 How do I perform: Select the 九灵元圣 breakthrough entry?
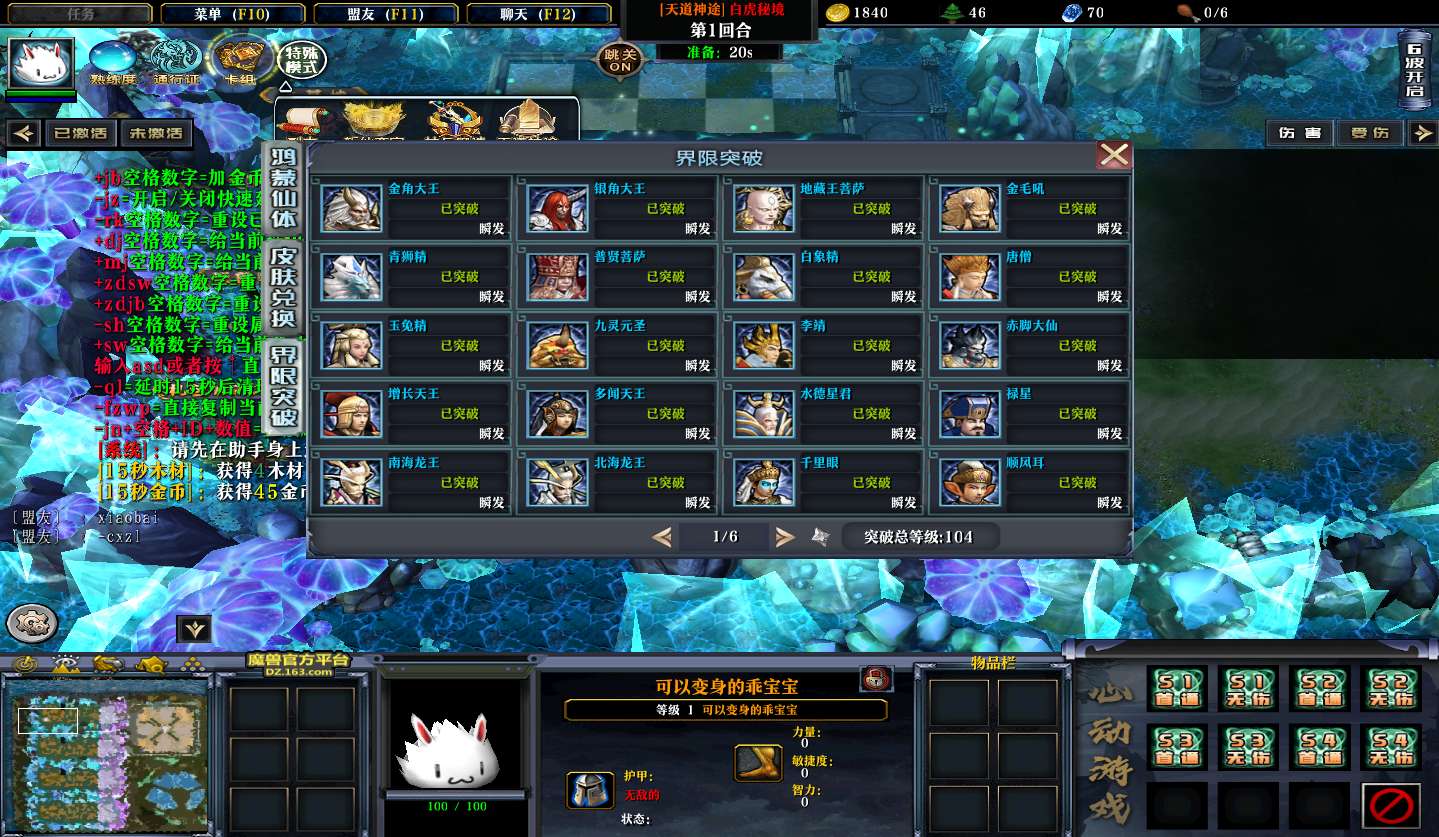point(618,345)
